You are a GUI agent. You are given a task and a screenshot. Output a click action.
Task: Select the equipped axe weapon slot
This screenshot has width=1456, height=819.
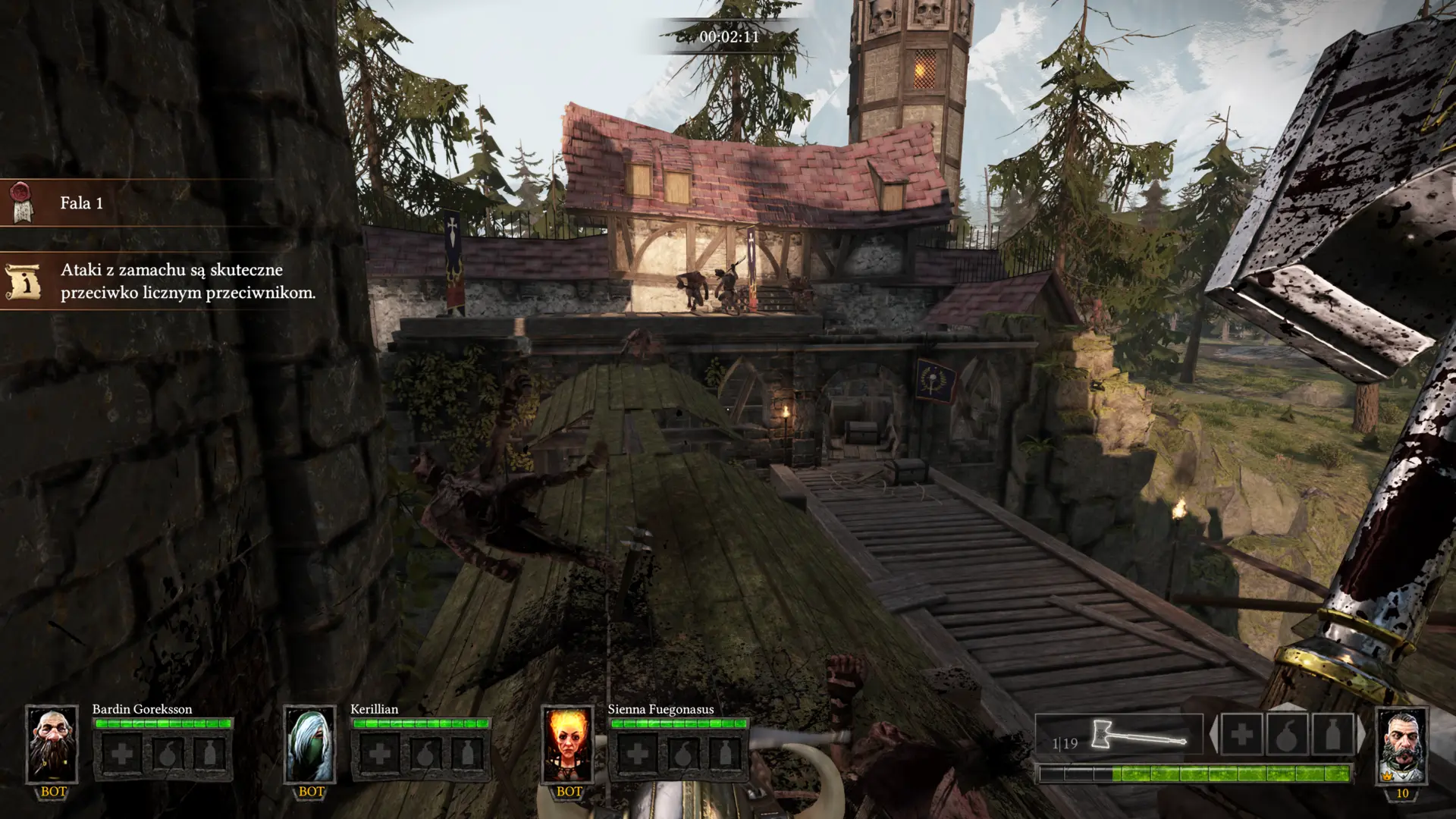coord(1119,736)
